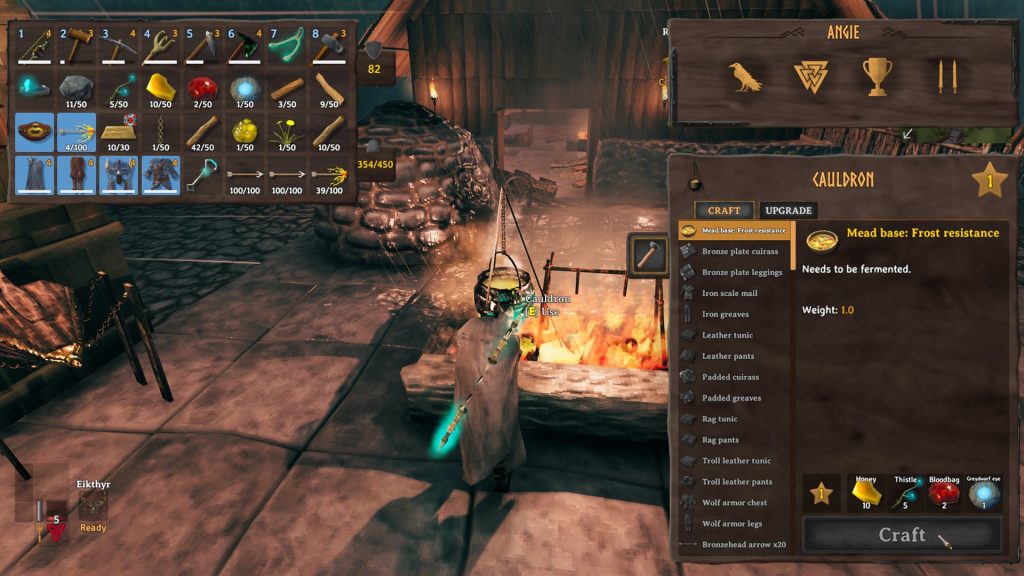Screen dimensions: 1024x576
Task: Select the Padded cuirass recipe
Action: (730, 377)
